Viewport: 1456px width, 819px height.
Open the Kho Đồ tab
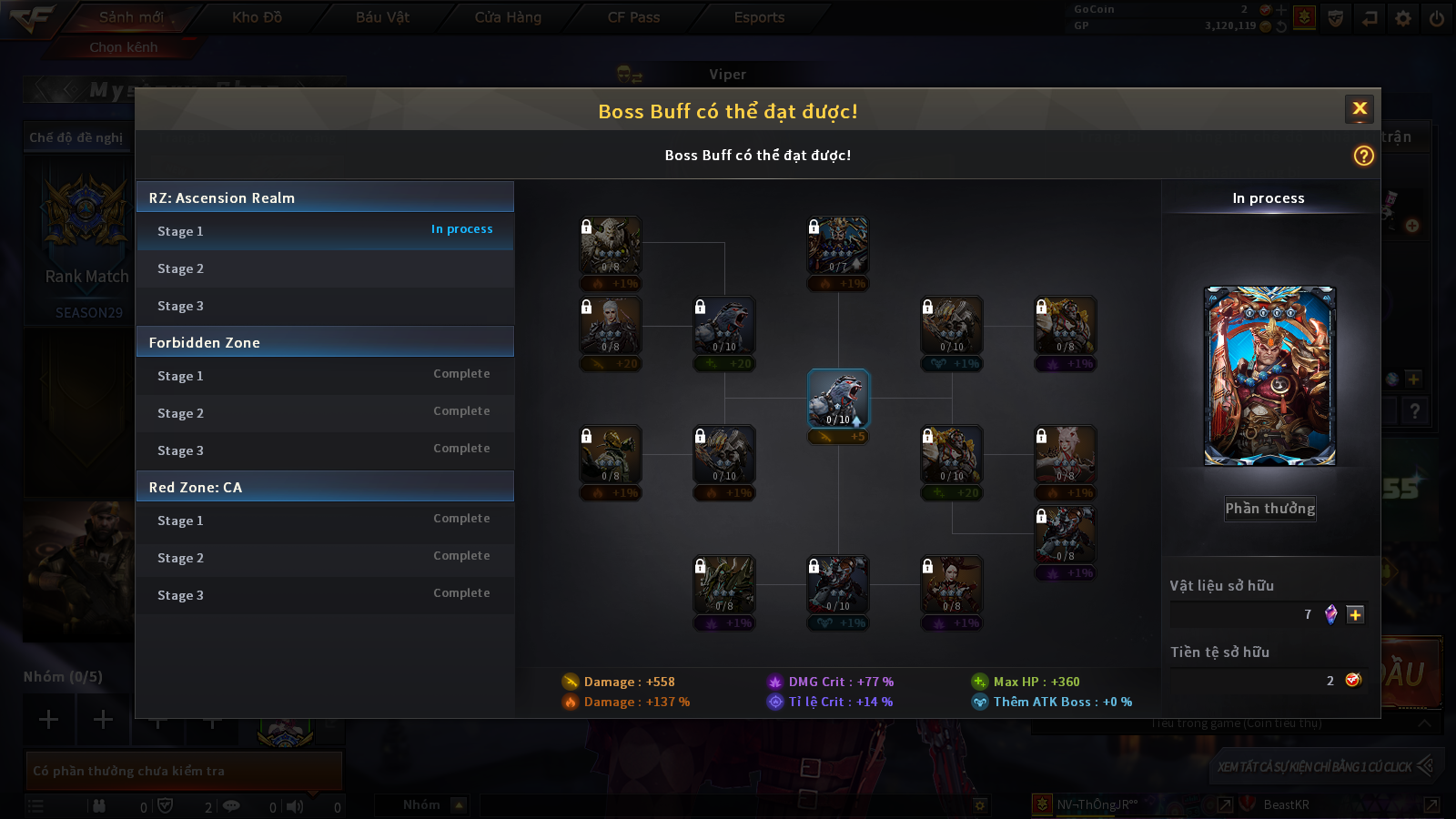click(x=257, y=17)
